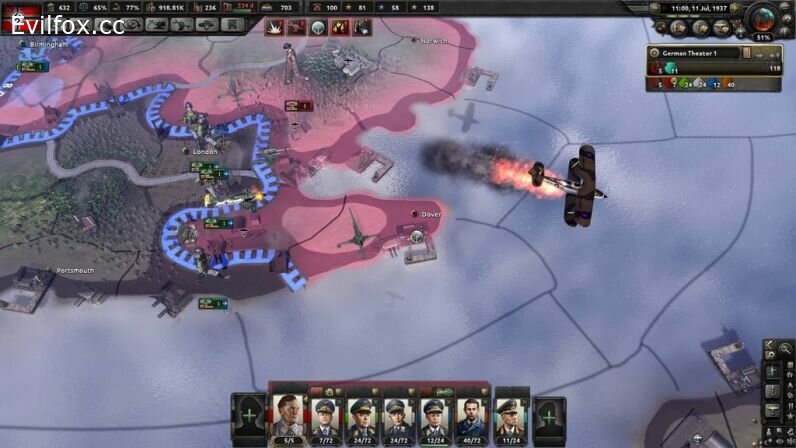The width and height of the screenshot is (796, 448).
Task: Choose the general with 40/72 divisions
Action: [471, 417]
